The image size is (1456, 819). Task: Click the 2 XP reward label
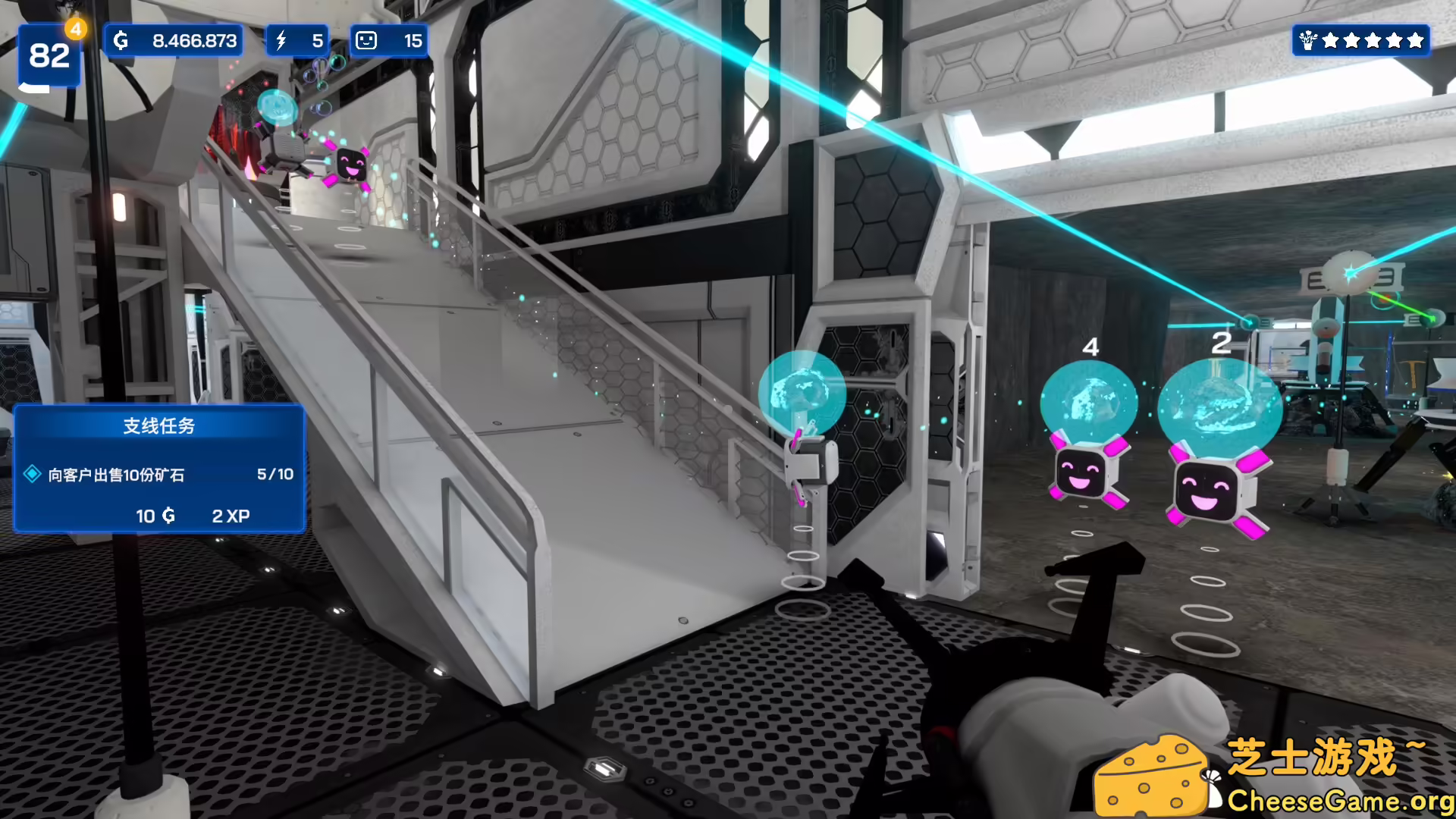pyautogui.click(x=230, y=516)
